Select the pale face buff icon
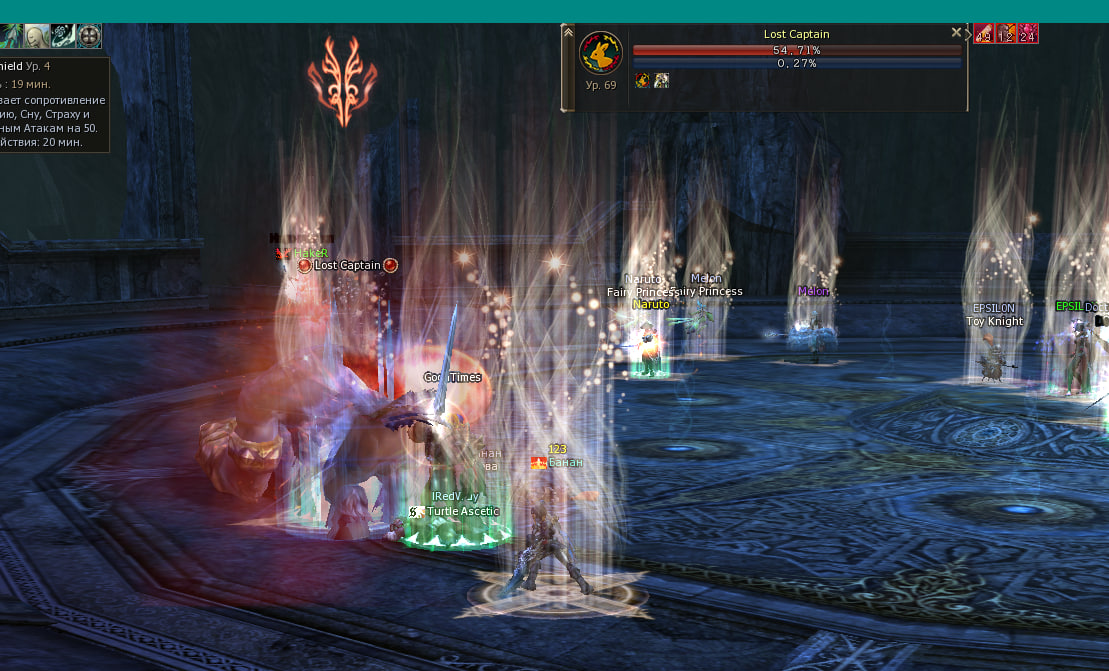1109x671 pixels. pyautogui.click(x=38, y=36)
